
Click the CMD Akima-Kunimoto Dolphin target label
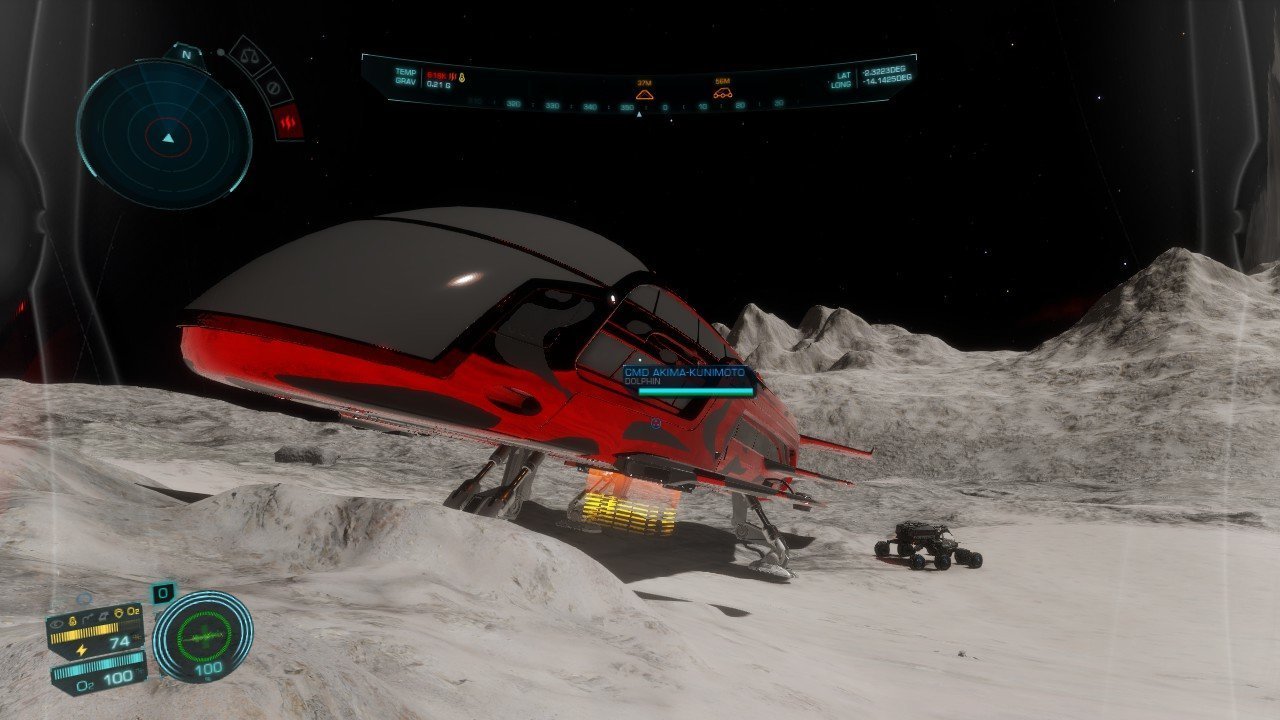(x=687, y=376)
